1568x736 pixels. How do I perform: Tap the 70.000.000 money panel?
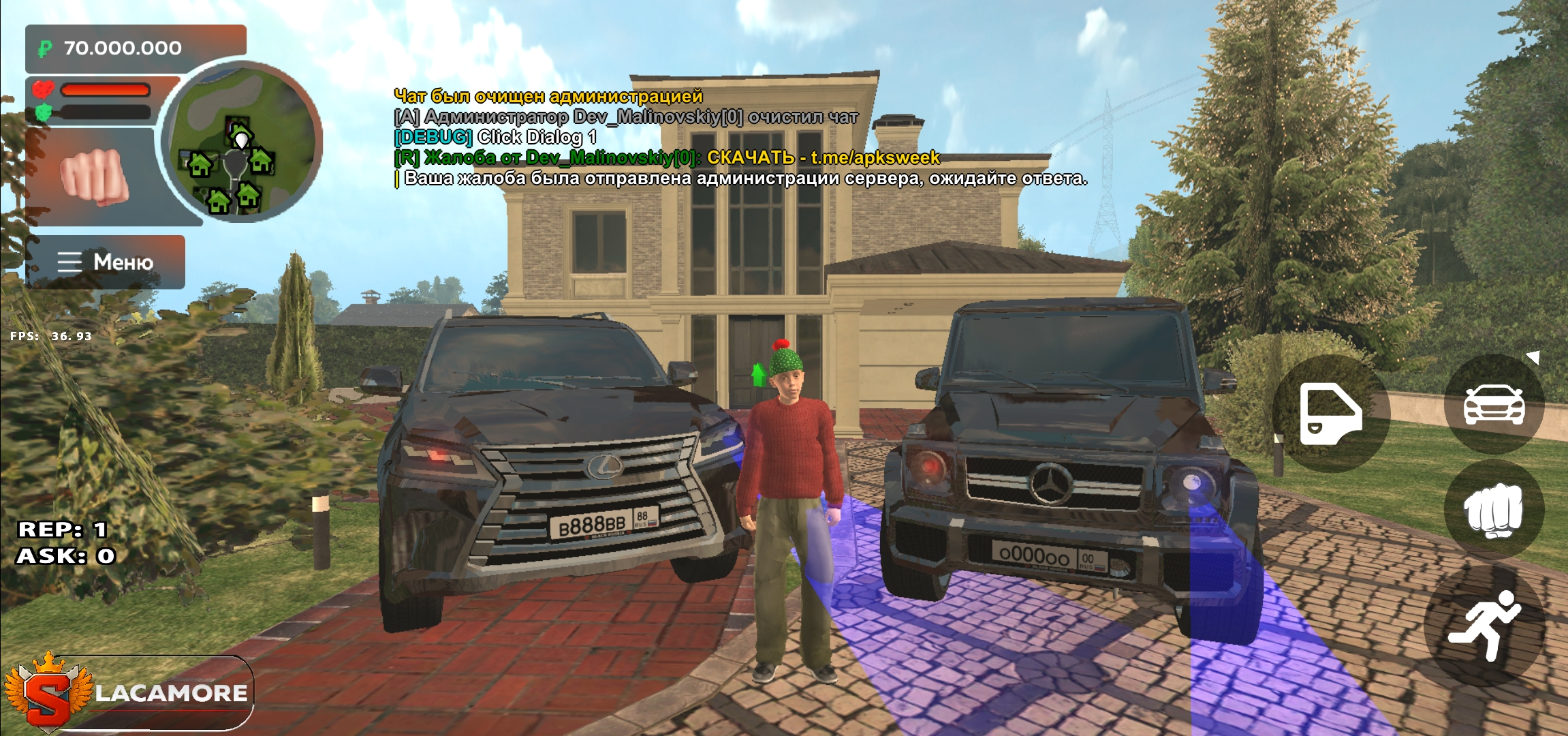point(136,48)
